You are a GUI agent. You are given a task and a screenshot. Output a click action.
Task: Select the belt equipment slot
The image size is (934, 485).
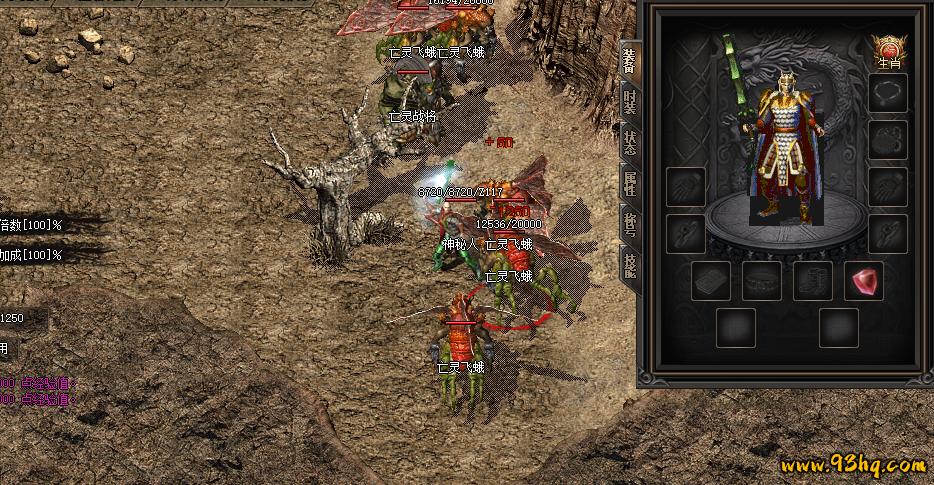762,281
